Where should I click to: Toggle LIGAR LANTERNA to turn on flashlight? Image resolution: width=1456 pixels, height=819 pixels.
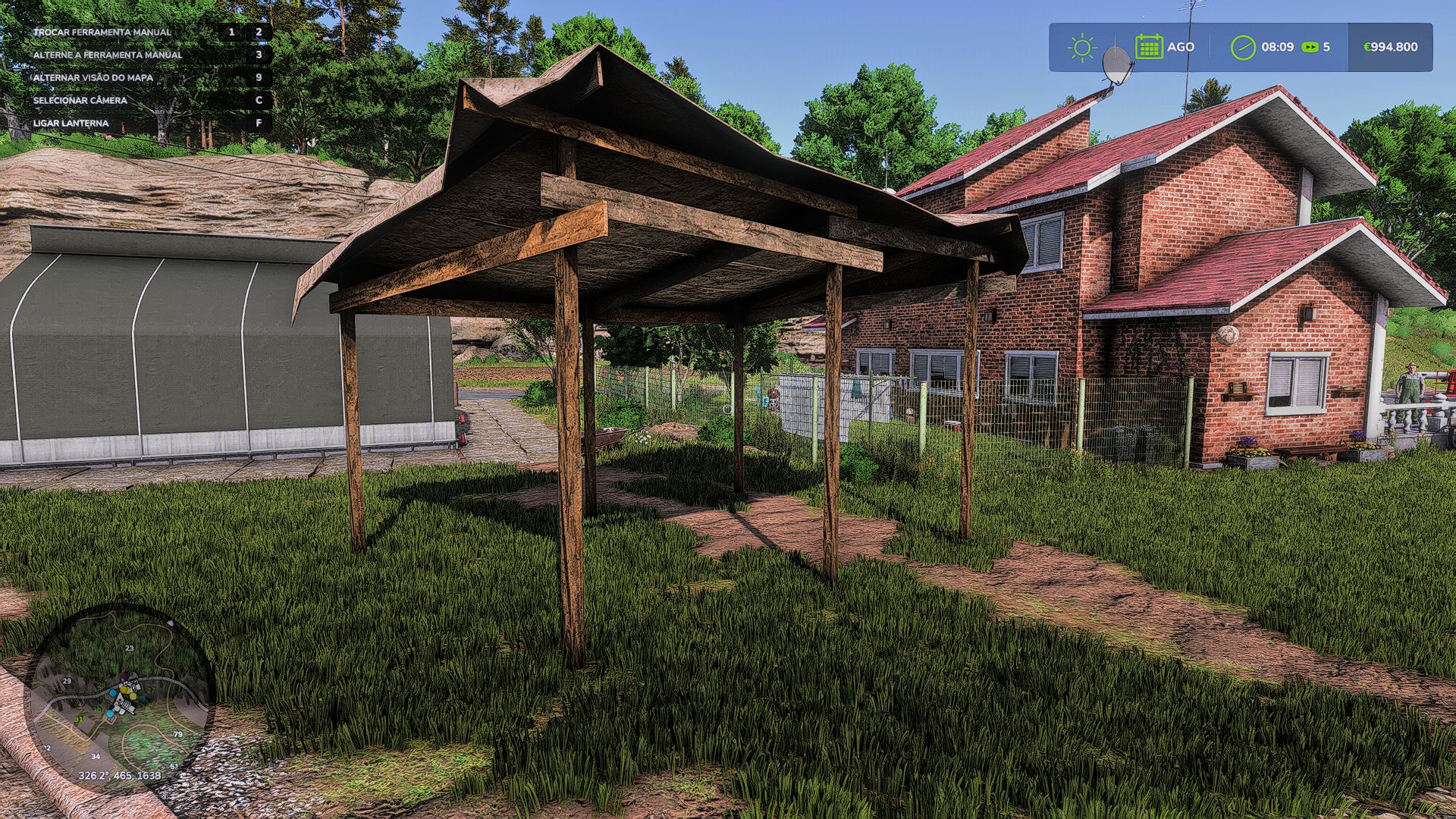coord(71,123)
